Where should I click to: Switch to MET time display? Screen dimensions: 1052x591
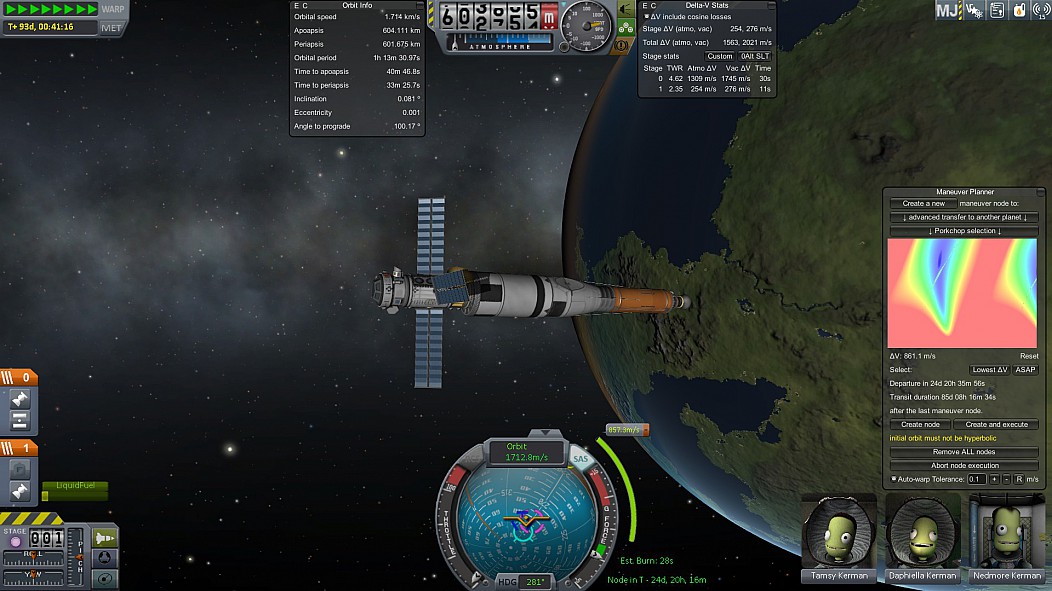[x=111, y=28]
